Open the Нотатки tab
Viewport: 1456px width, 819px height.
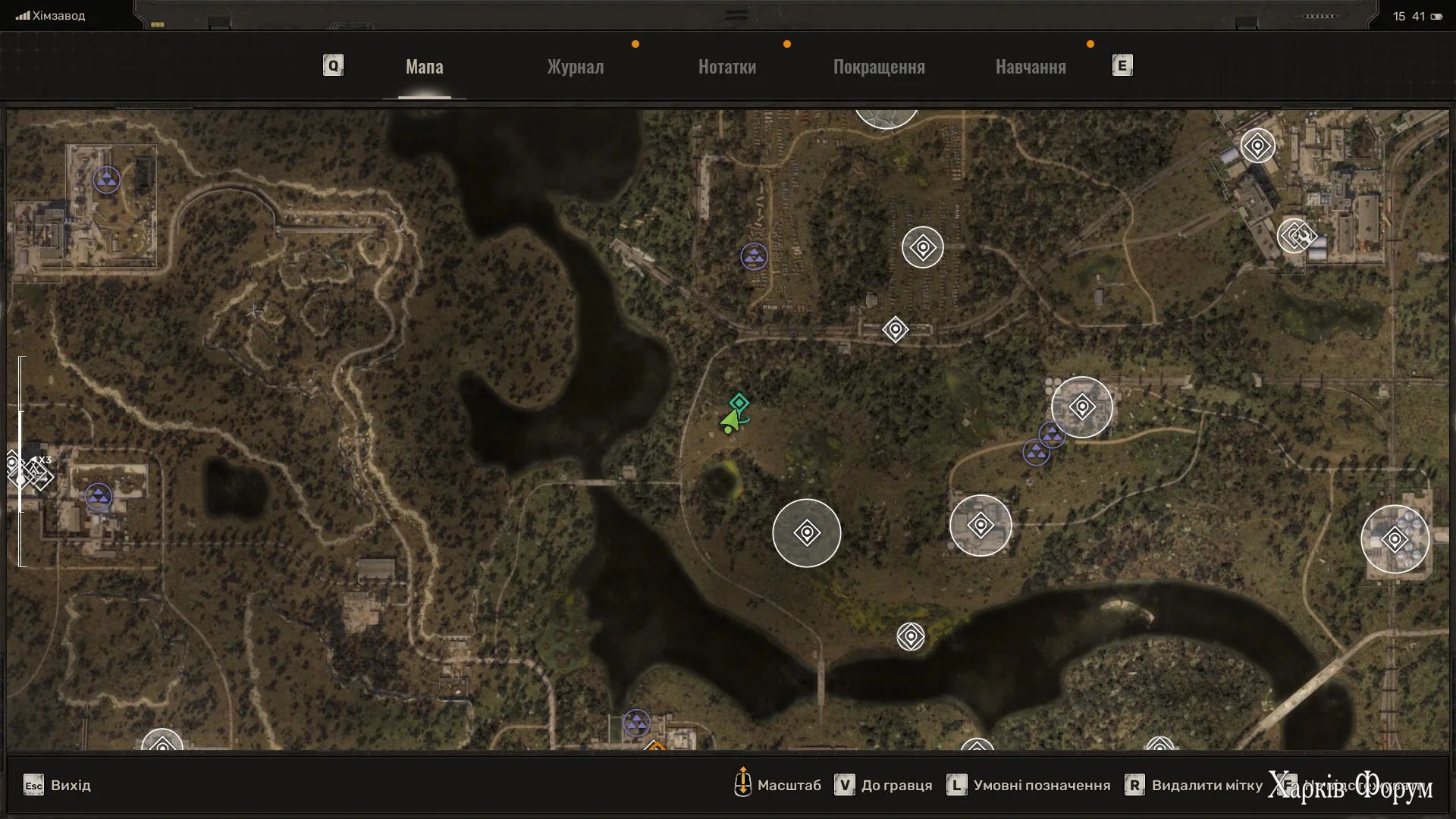pyautogui.click(x=726, y=67)
